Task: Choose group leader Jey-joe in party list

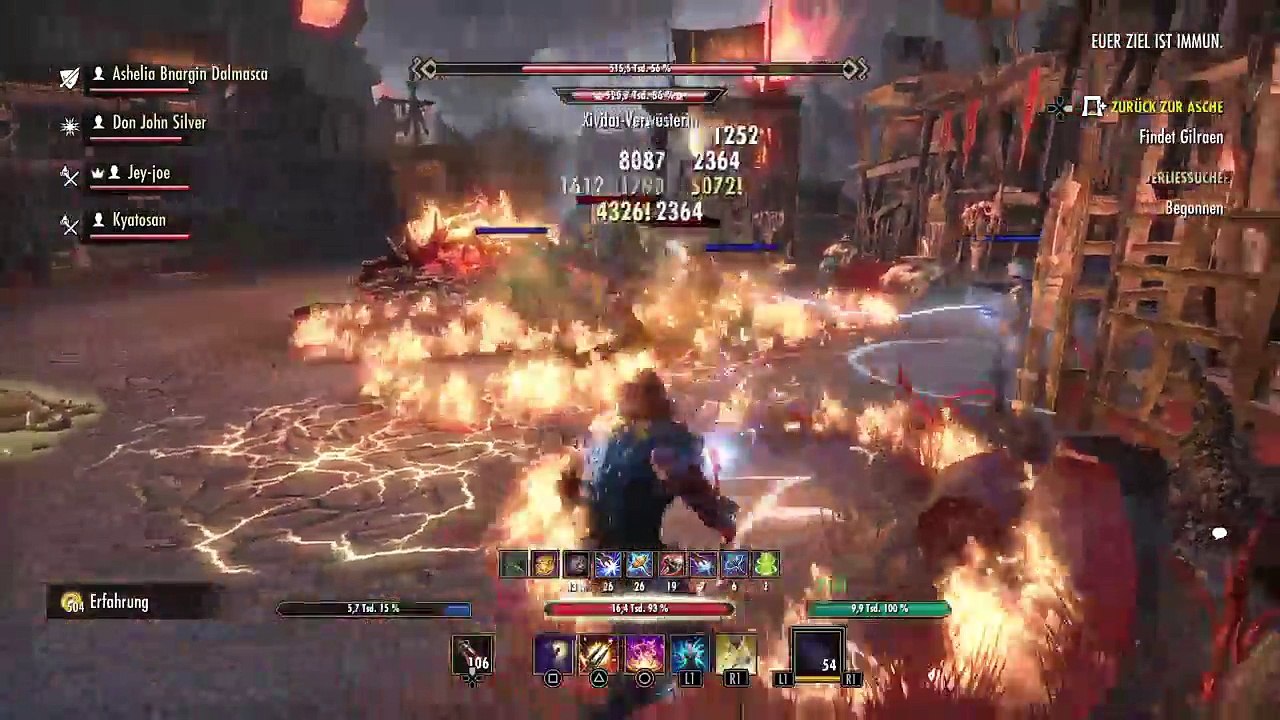Action: pos(148,173)
